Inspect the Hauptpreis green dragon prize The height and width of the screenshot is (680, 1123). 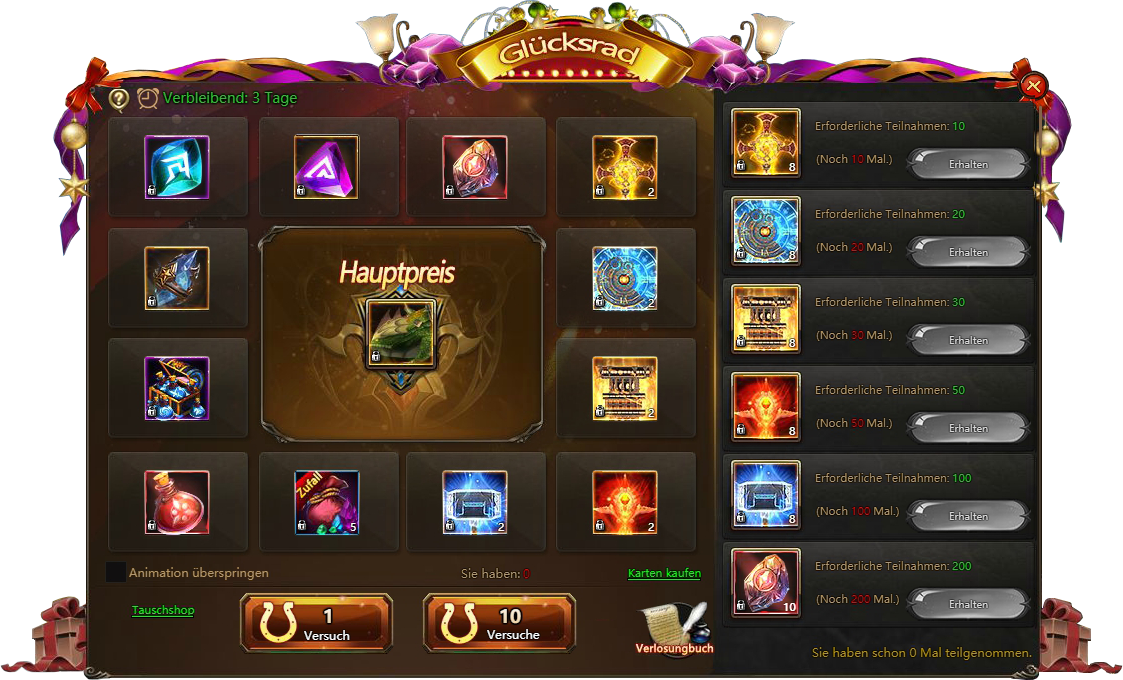pos(402,332)
